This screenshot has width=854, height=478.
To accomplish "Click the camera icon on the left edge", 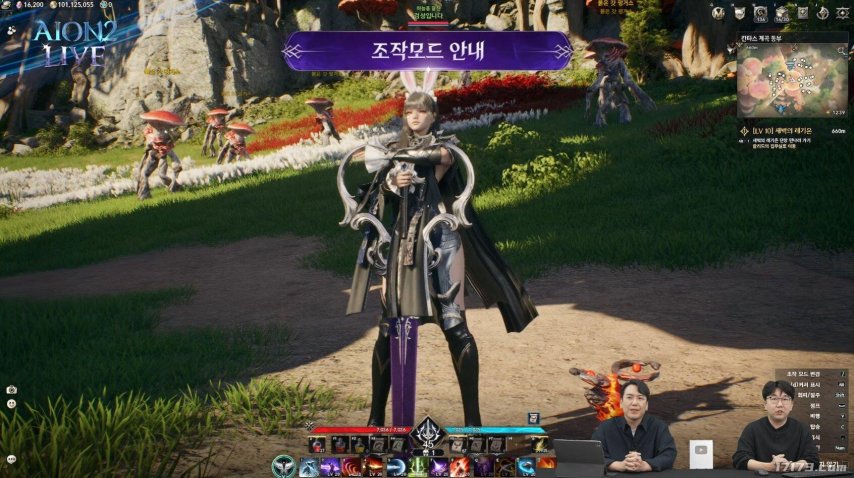I will (x=11, y=389).
